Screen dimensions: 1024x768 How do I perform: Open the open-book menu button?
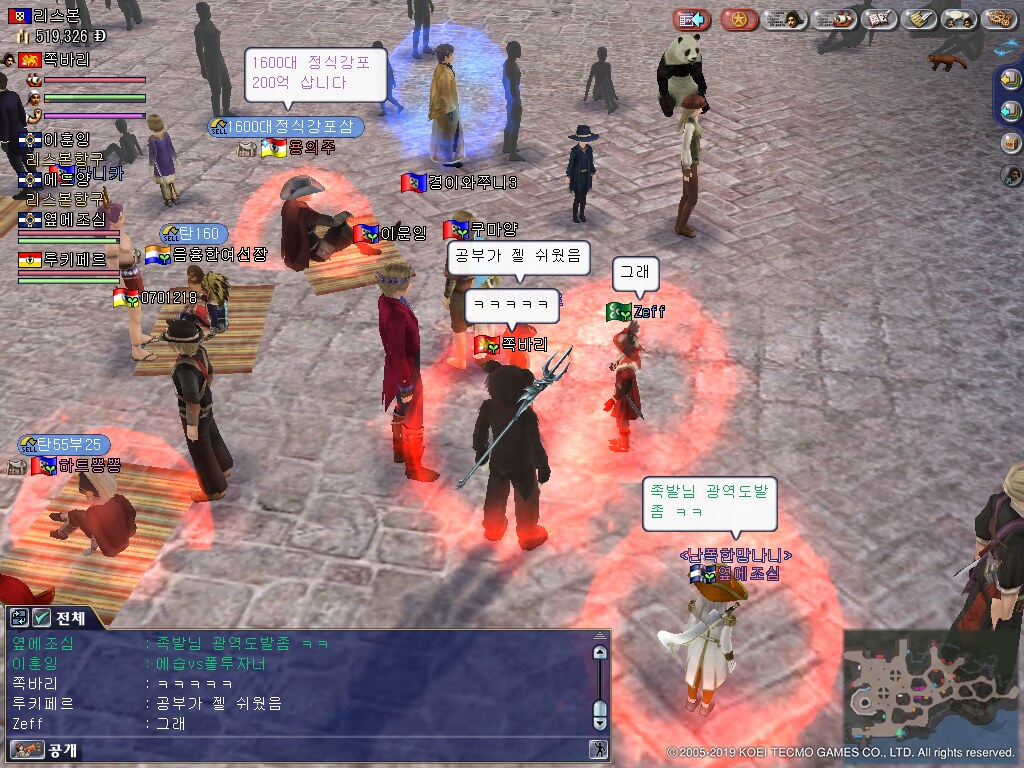[877, 19]
